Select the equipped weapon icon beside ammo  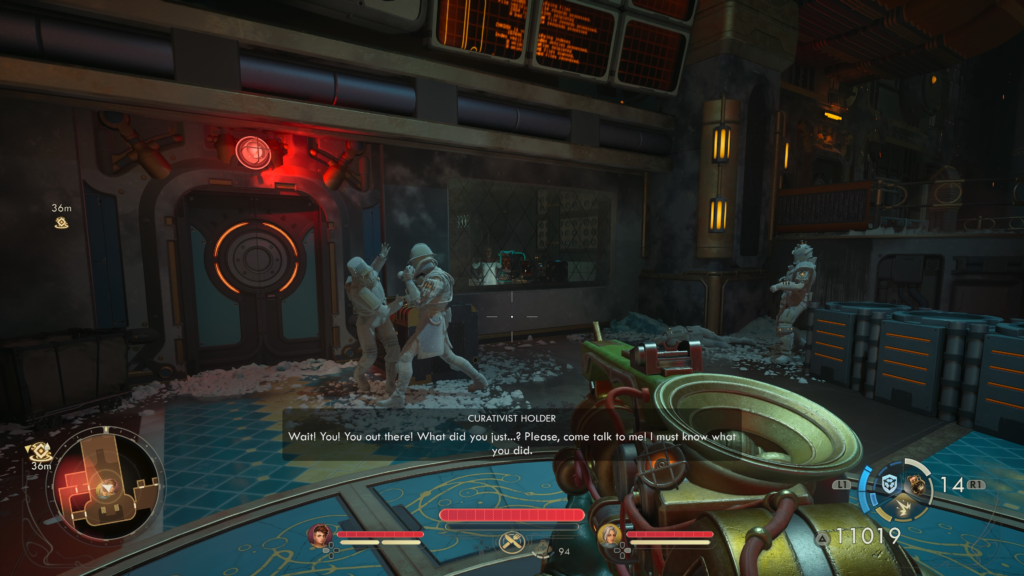click(x=916, y=485)
